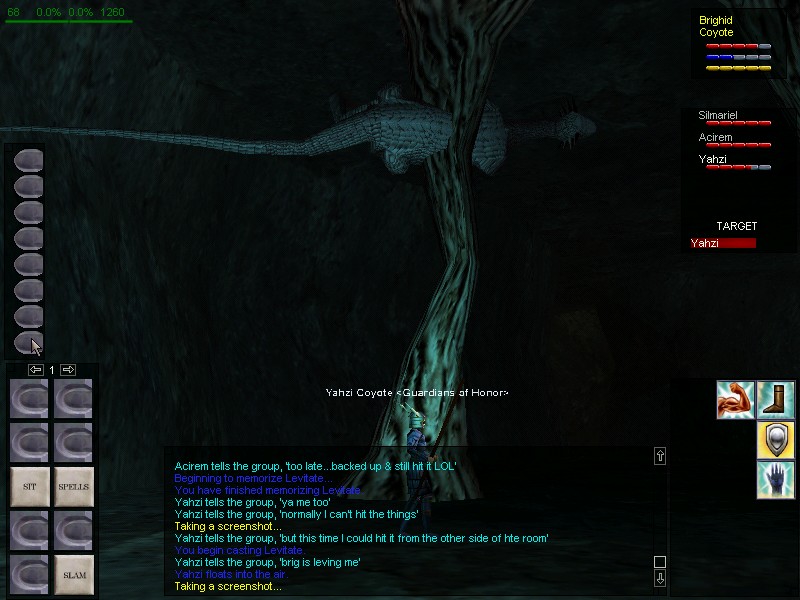Click the chat window's down arrow

coord(659,578)
